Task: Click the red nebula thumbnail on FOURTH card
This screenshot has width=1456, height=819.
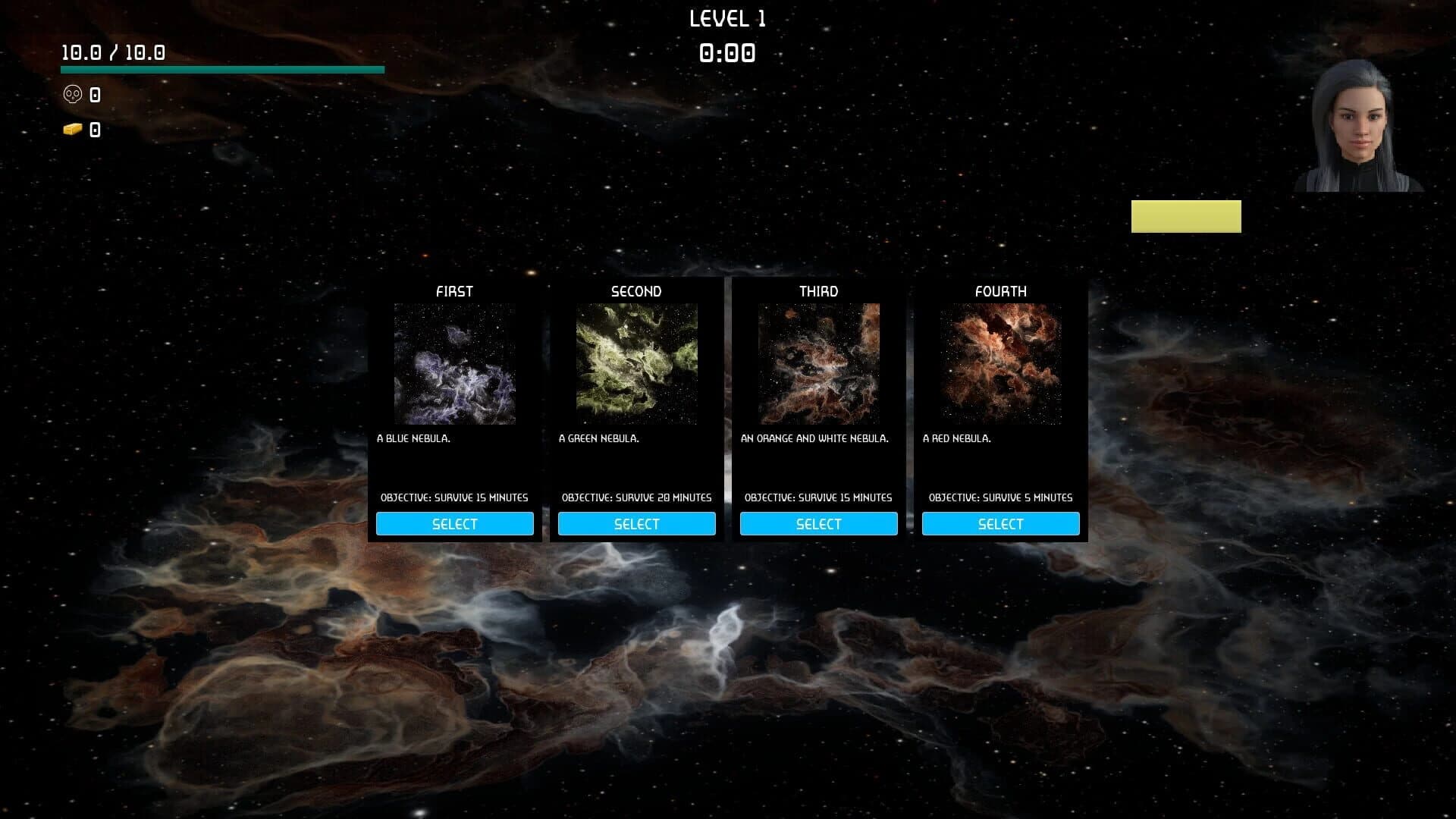Action: point(1001,365)
